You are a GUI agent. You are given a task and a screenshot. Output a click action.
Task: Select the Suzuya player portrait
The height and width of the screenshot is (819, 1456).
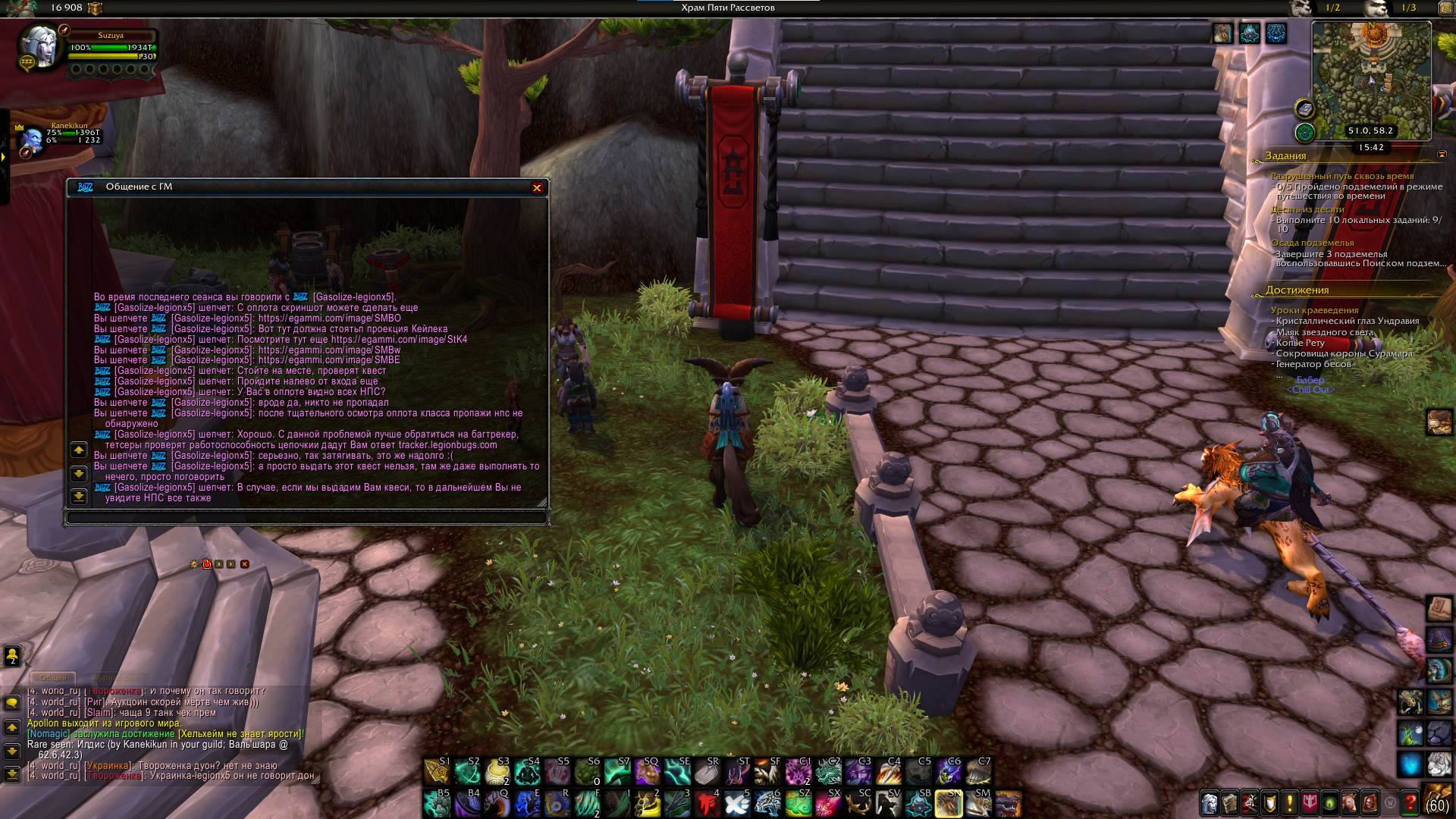39,48
